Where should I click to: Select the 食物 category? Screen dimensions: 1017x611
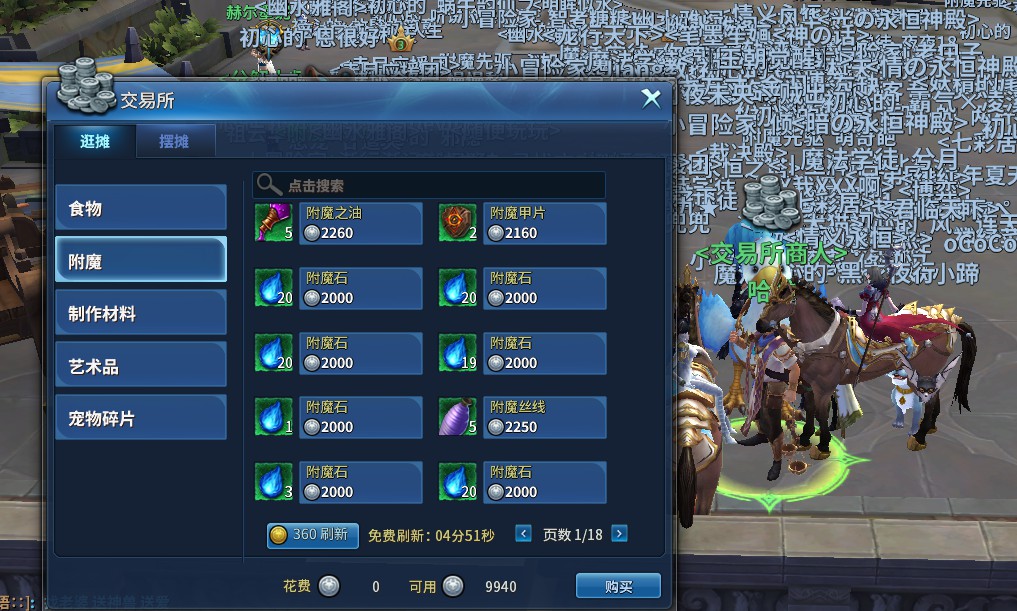pos(140,209)
